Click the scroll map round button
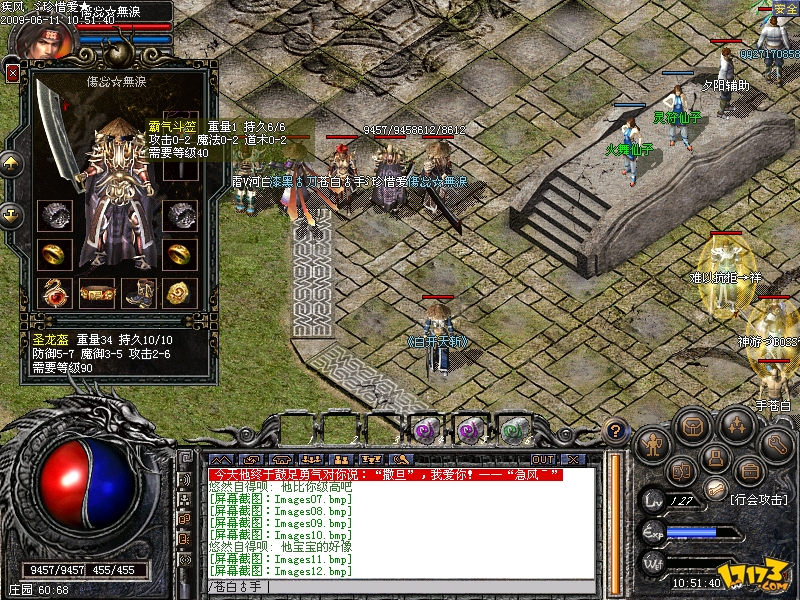 click(714, 487)
